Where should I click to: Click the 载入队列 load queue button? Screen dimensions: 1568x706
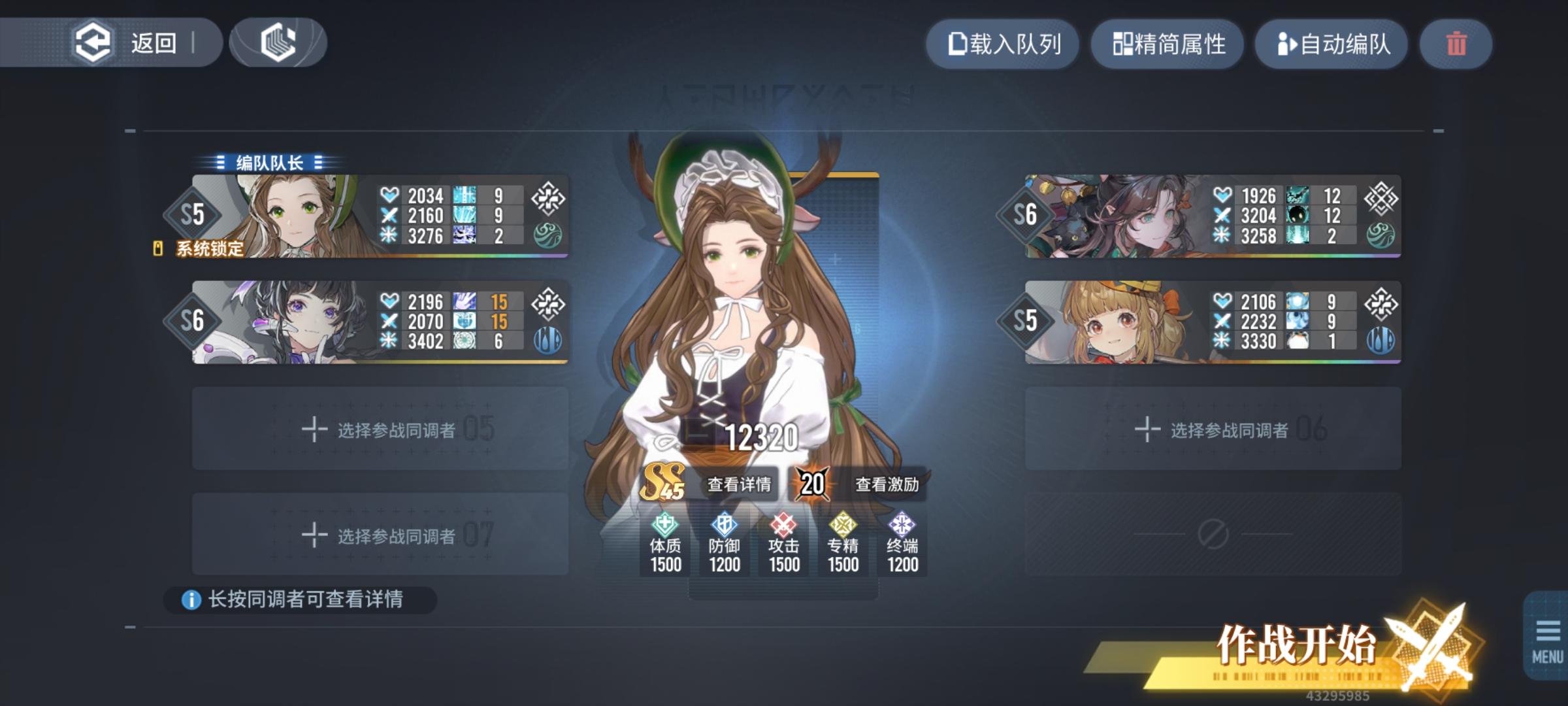tap(1003, 44)
